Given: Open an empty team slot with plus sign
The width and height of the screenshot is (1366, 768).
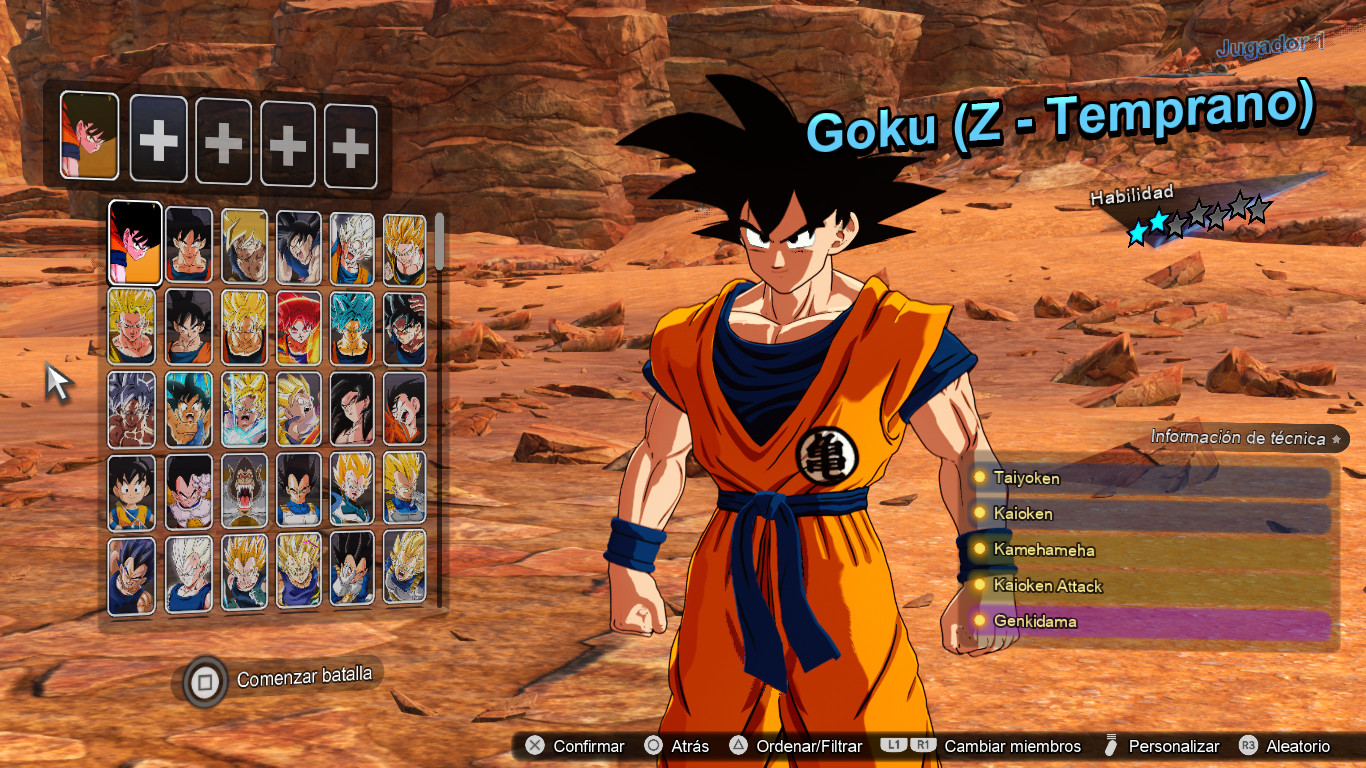Looking at the screenshot, I should tap(158, 139).
